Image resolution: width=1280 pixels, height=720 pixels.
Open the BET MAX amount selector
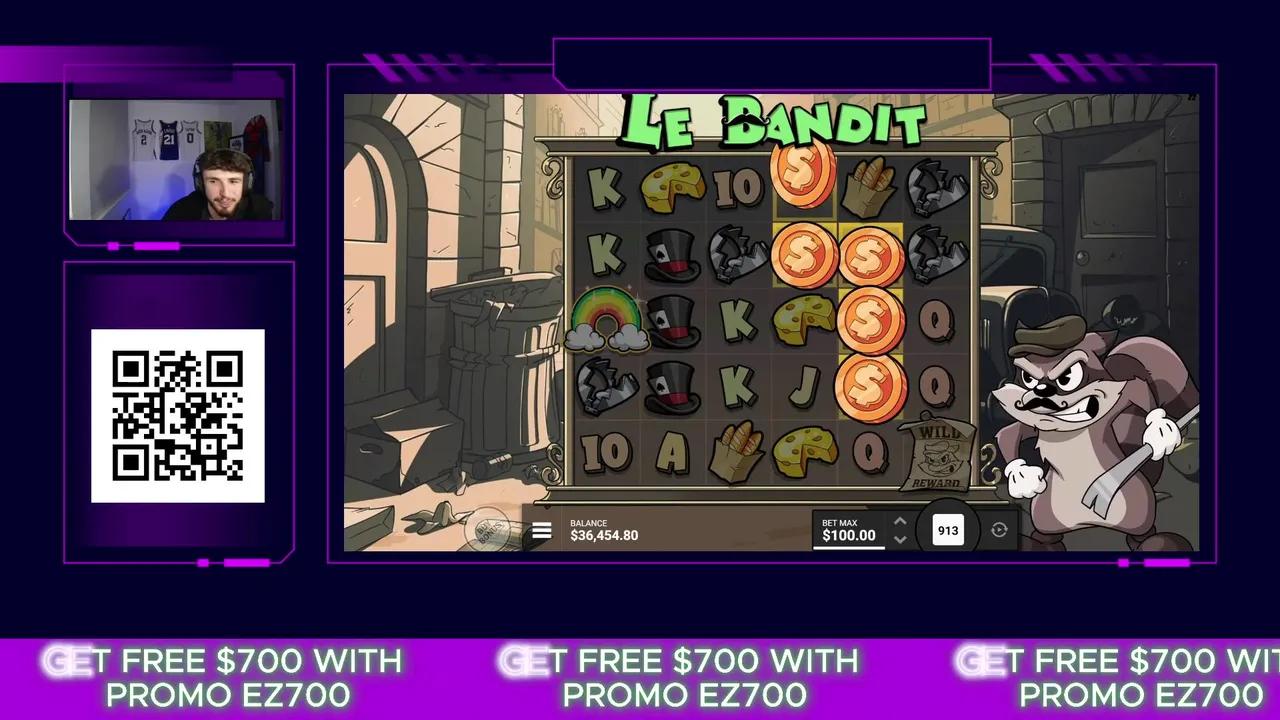[848, 530]
